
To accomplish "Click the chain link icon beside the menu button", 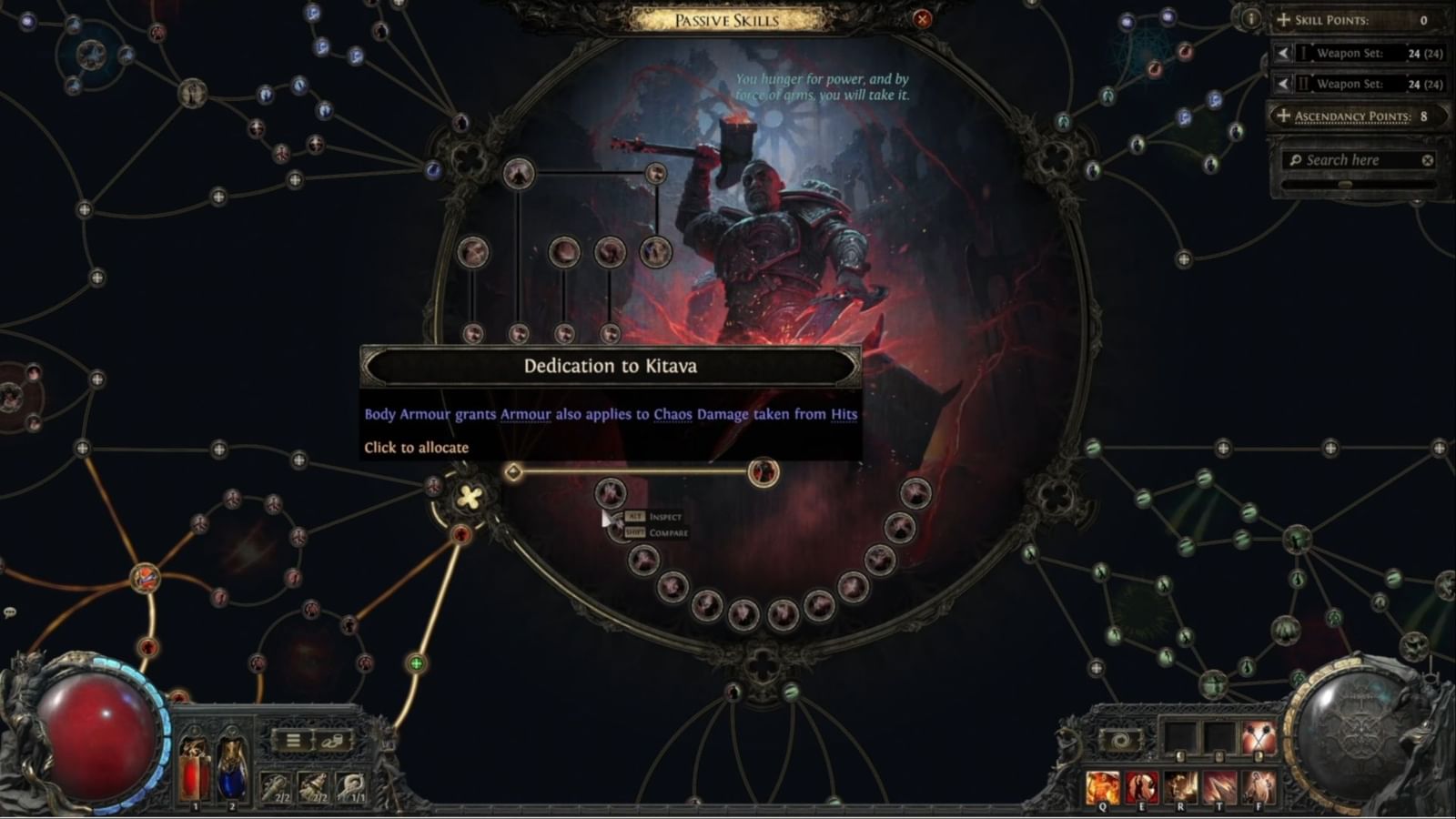I will click(x=332, y=741).
